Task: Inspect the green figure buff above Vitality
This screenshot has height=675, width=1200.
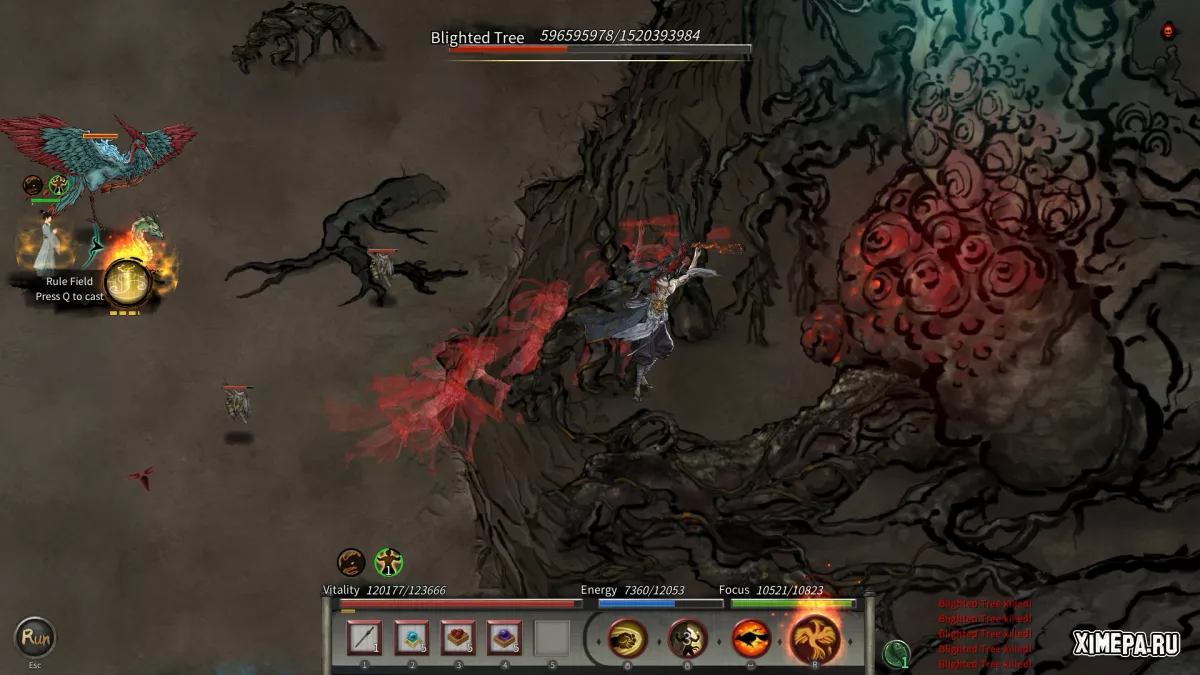Action: point(388,563)
